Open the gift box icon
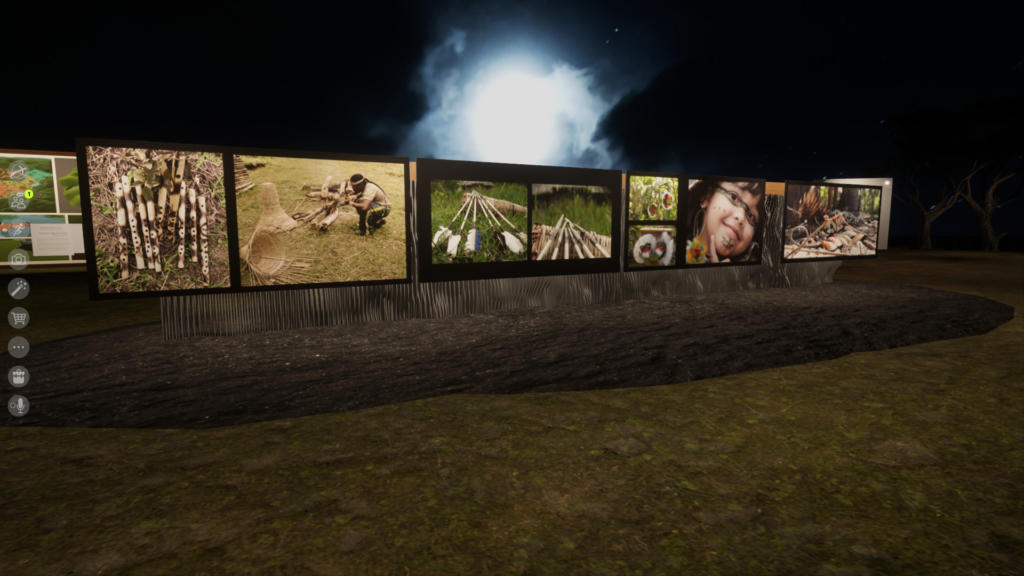The width and height of the screenshot is (1024, 576). point(18,376)
